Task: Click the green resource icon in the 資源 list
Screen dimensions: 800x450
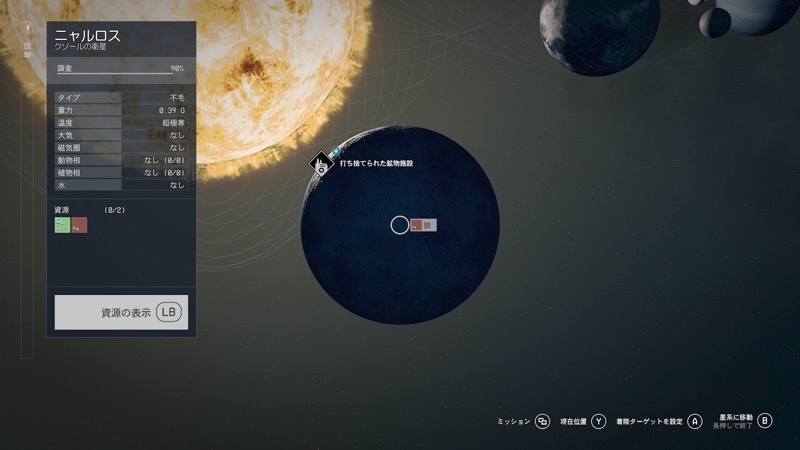Action: [62, 225]
